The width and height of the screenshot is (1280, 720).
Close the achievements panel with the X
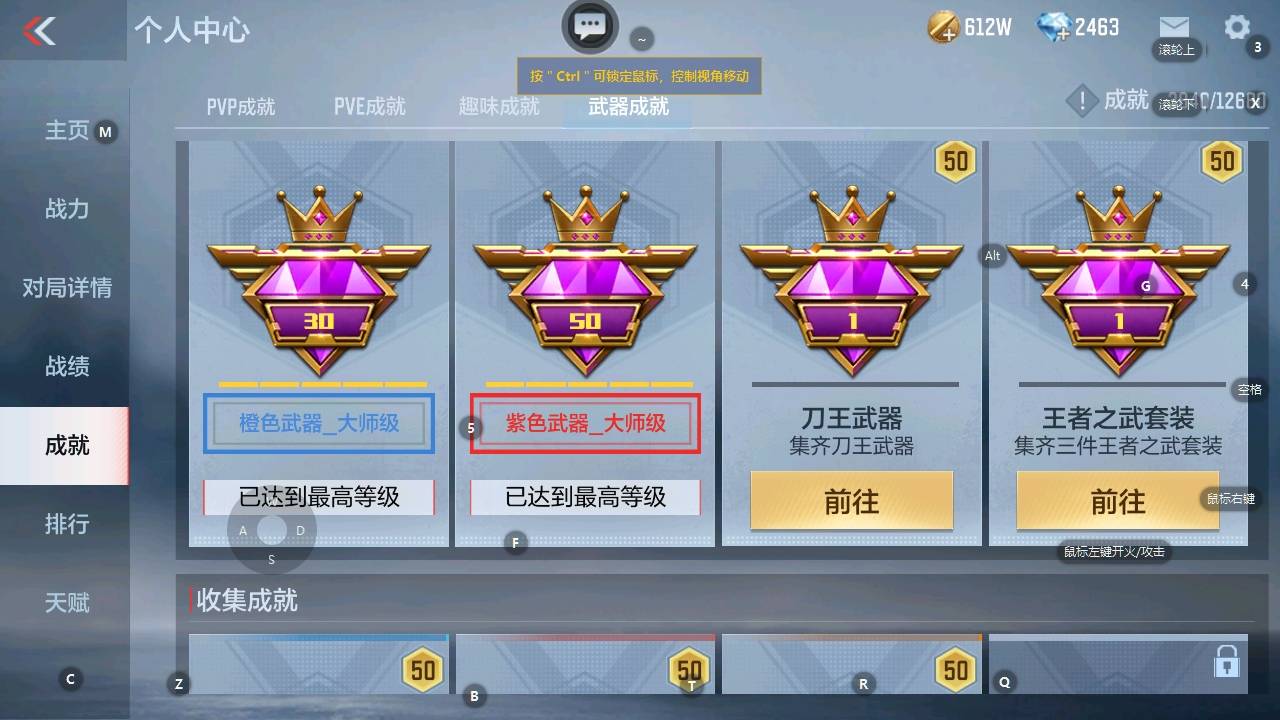pos(1255,103)
